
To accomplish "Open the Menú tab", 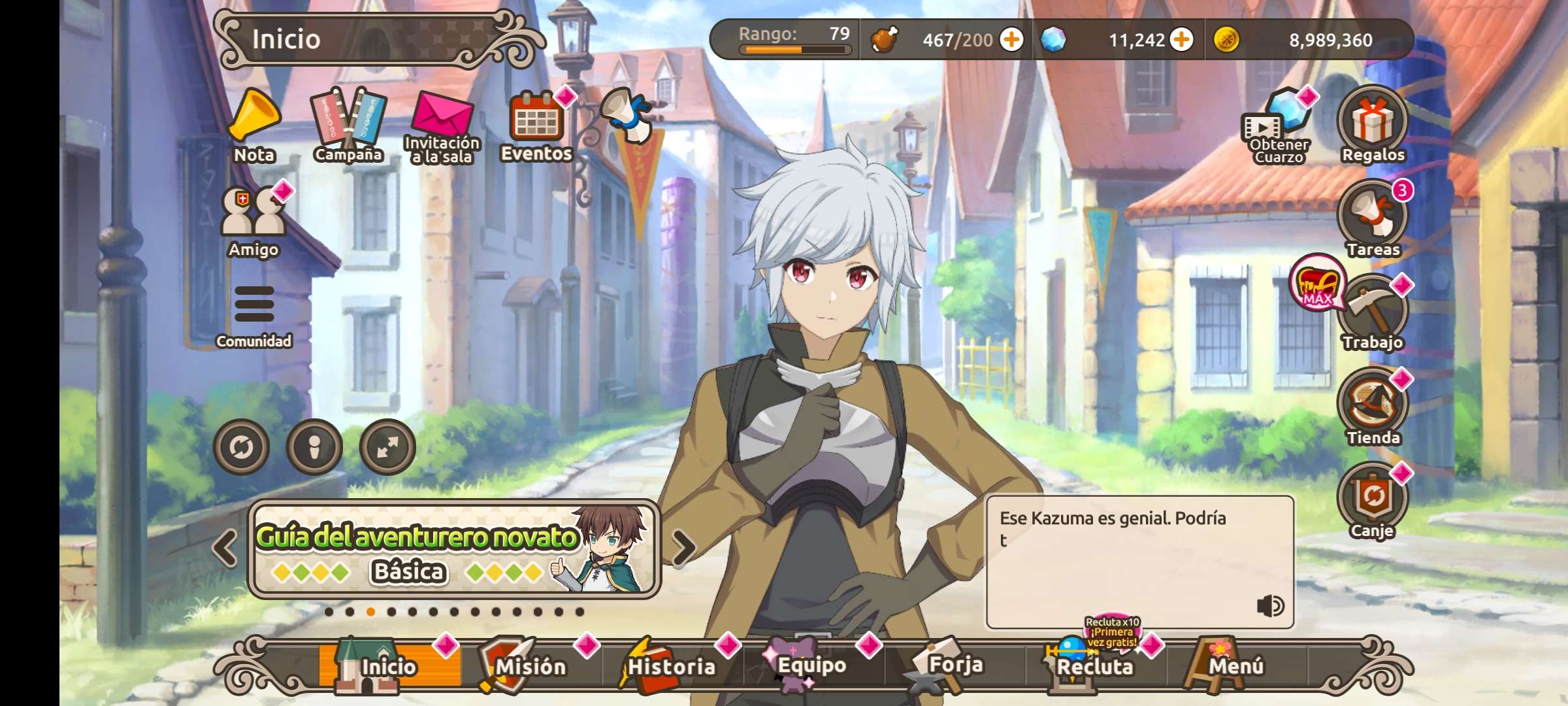I will [1235, 666].
